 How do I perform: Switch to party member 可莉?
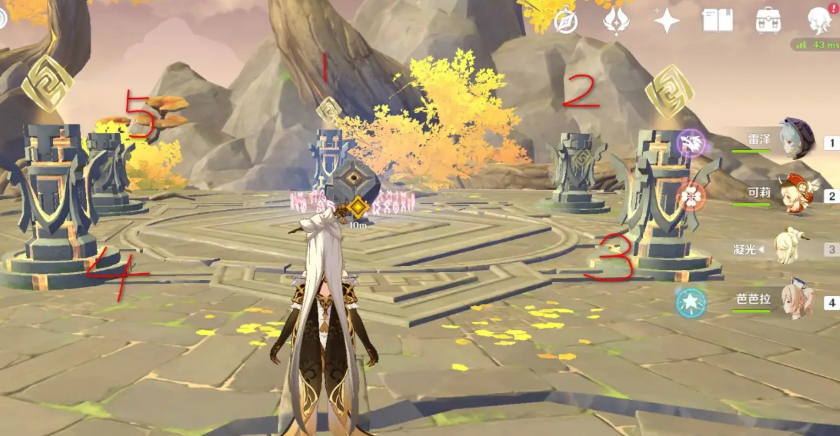(x=796, y=194)
